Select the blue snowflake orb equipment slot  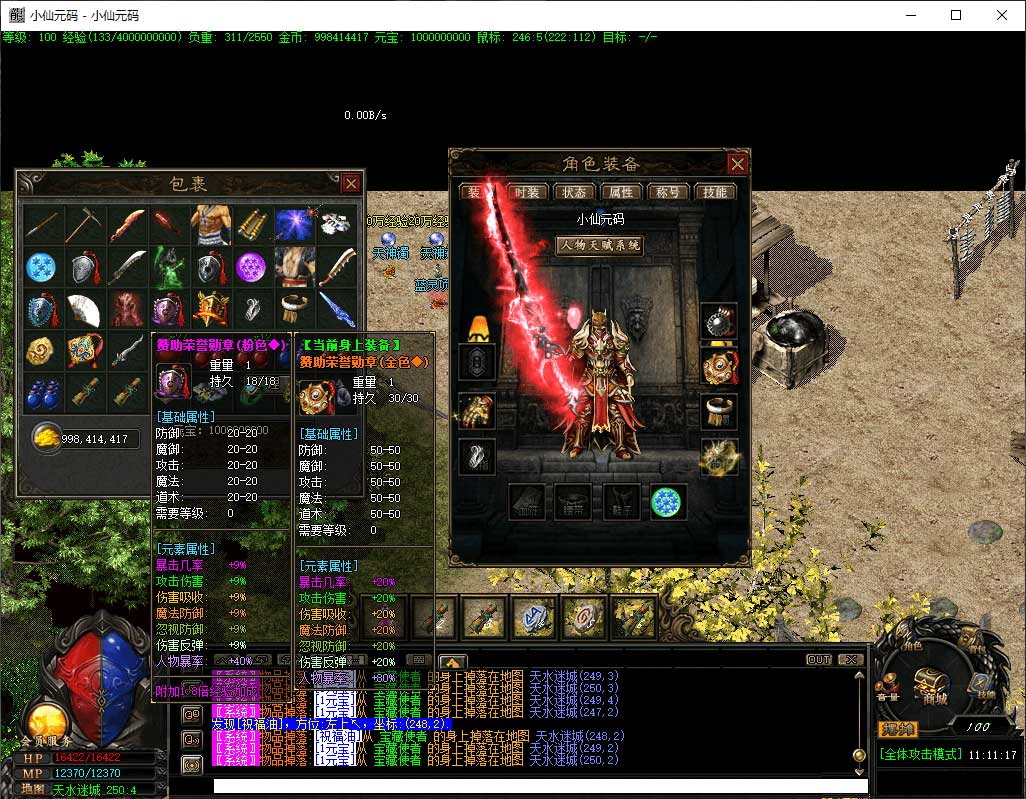667,502
